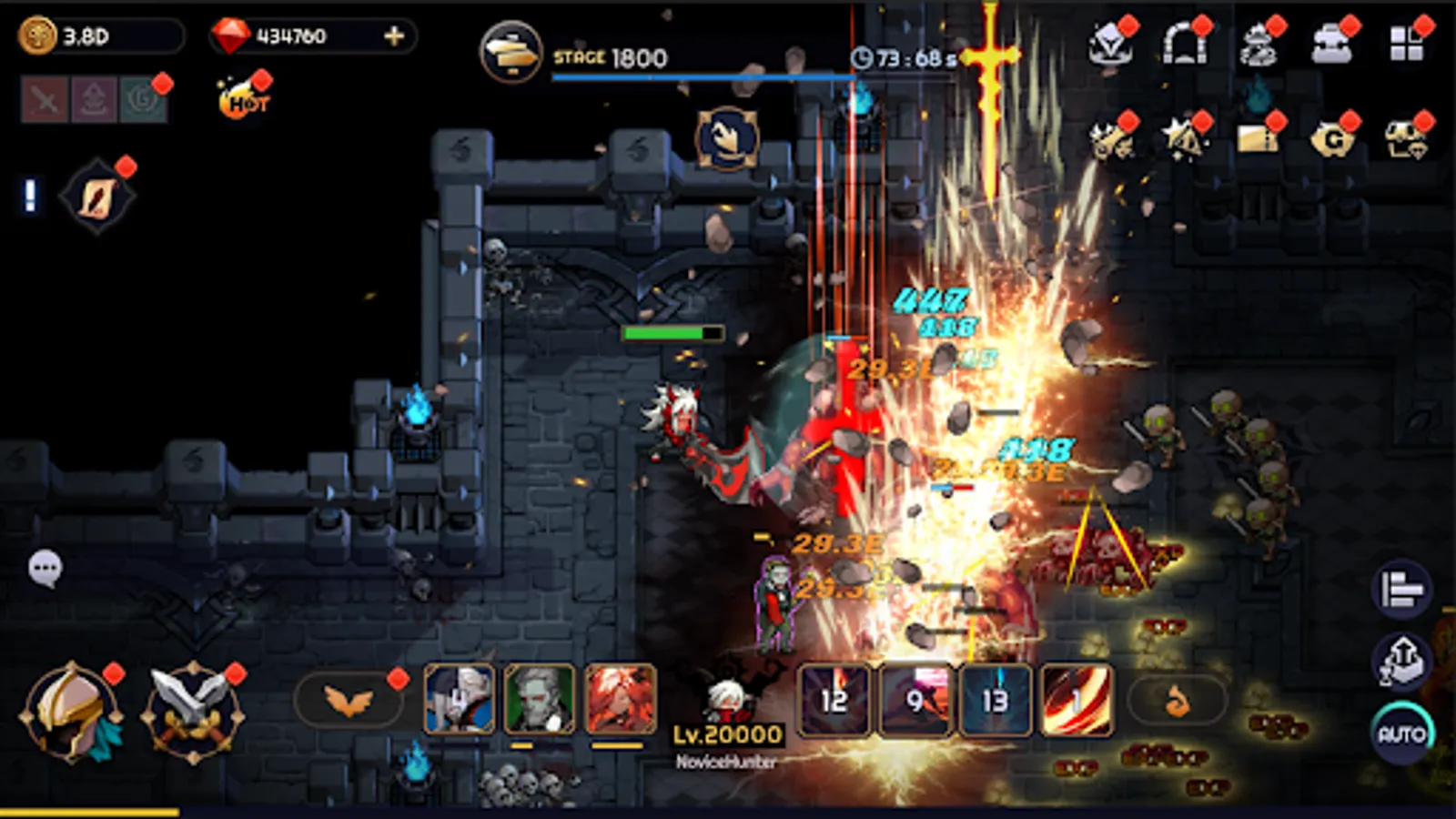The height and width of the screenshot is (819, 1456).
Task: Open the inventory bag icon at top right
Action: click(x=1330, y=44)
